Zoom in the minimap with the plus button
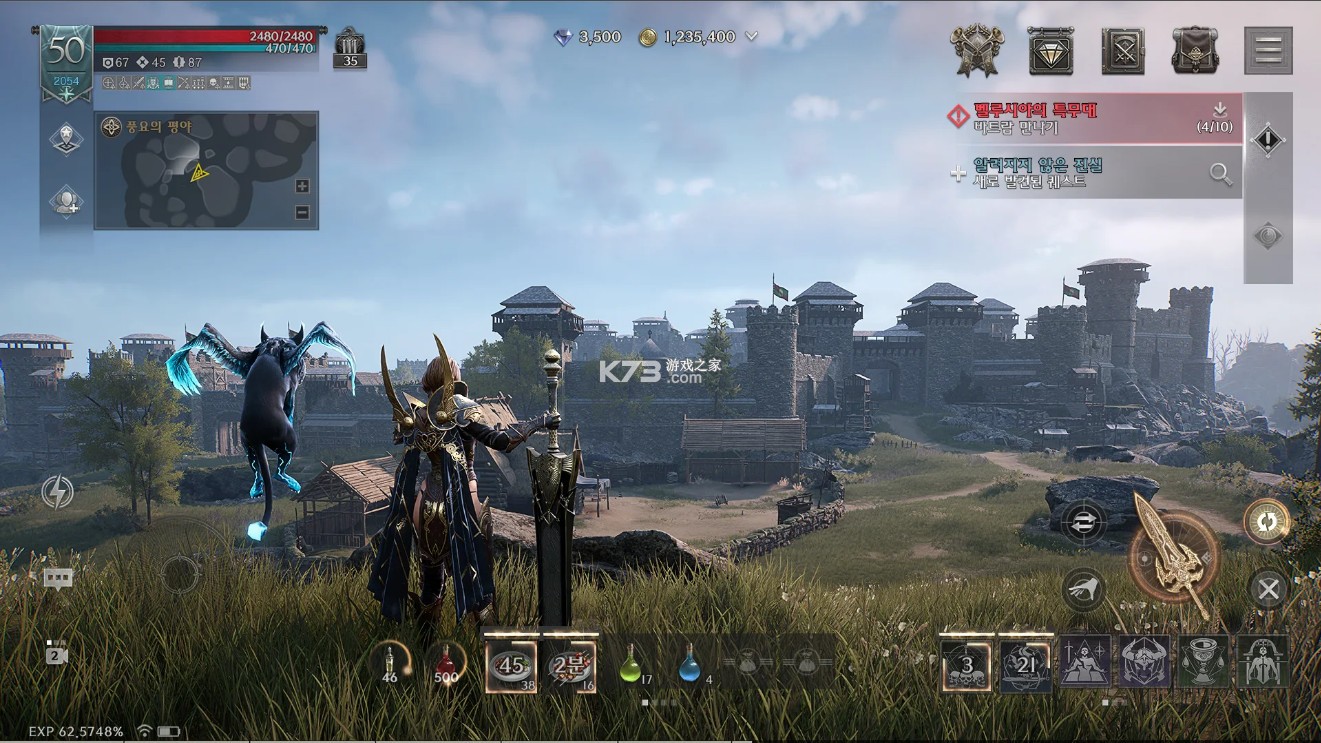This screenshot has height=743, width=1321. point(303,186)
